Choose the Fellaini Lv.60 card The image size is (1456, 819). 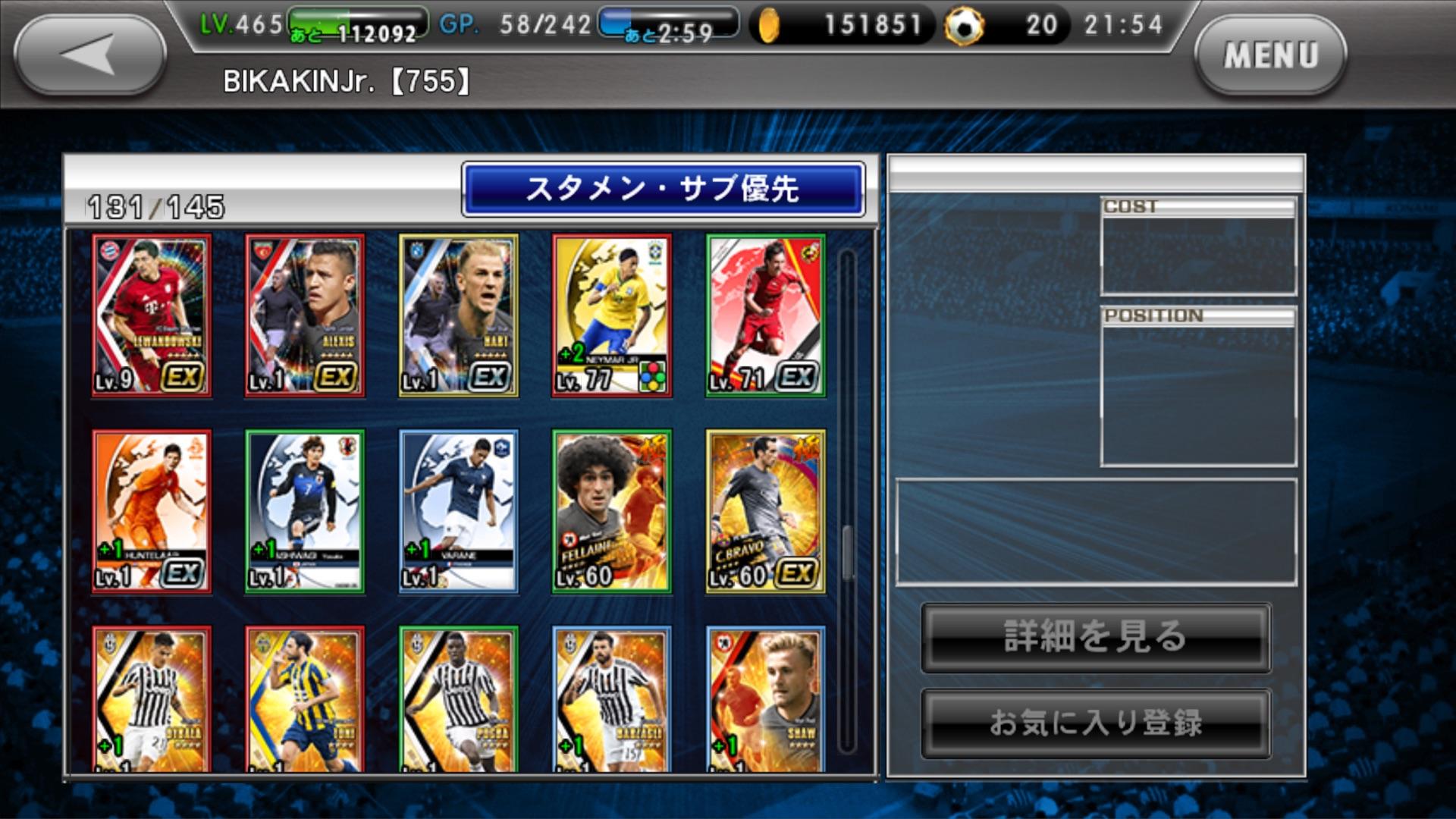612,511
